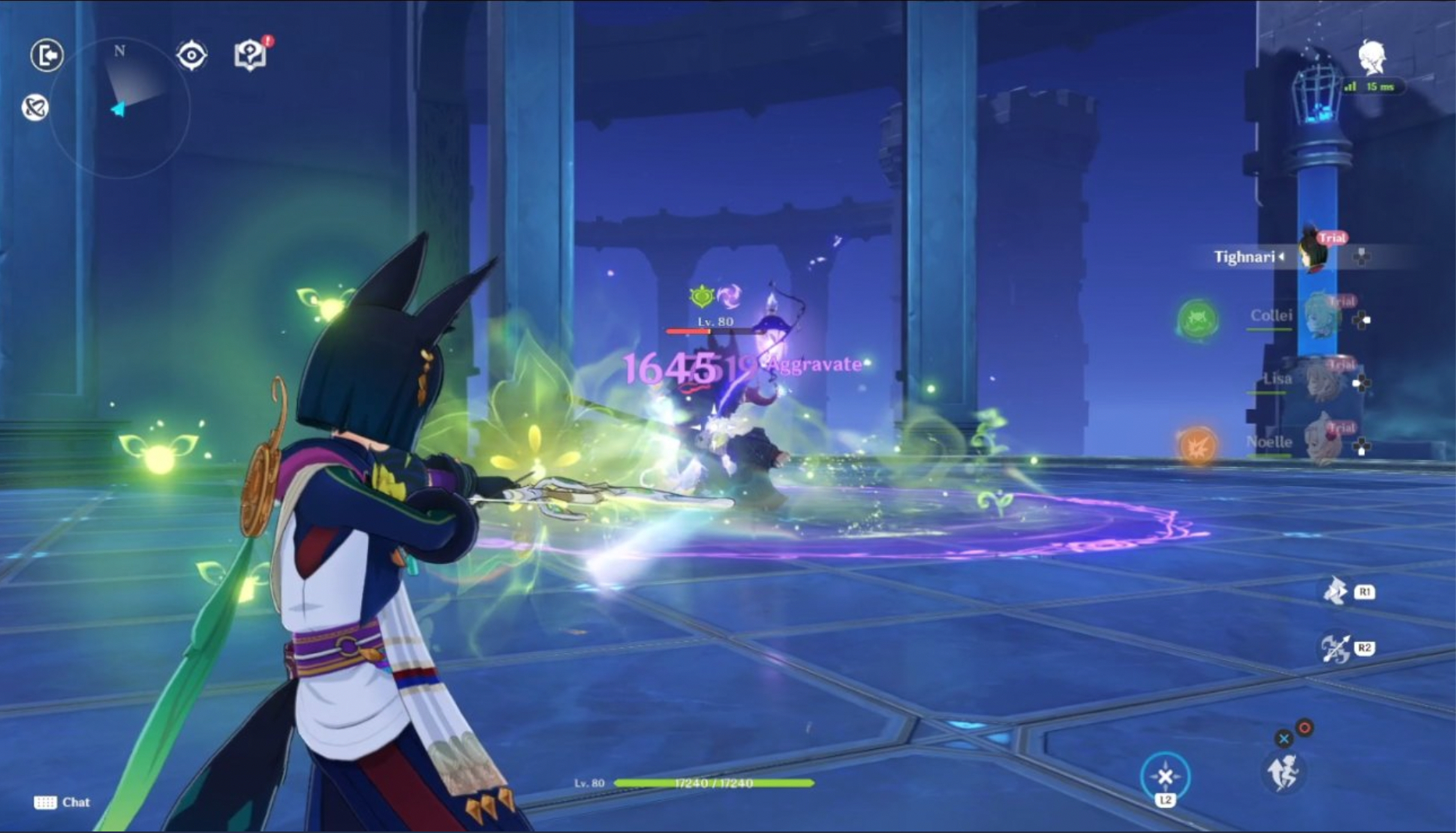Select the exit door icon near minimap
Image resolution: width=1456 pixels, height=833 pixels.
(47, 55)
